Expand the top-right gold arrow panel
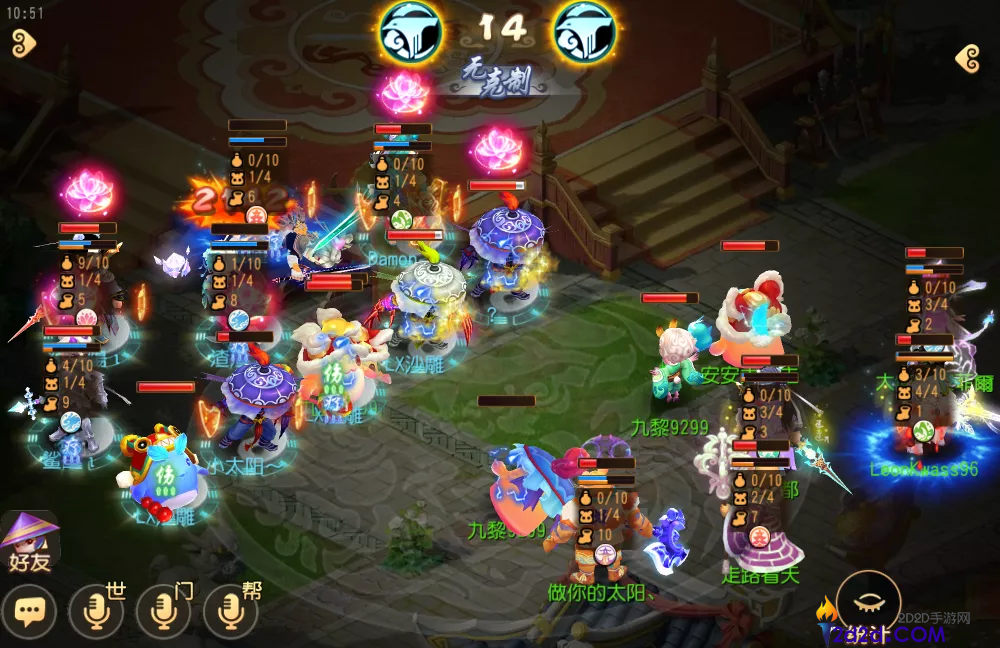This screenshot has height=648, width=1000. (x=967, y=59)
